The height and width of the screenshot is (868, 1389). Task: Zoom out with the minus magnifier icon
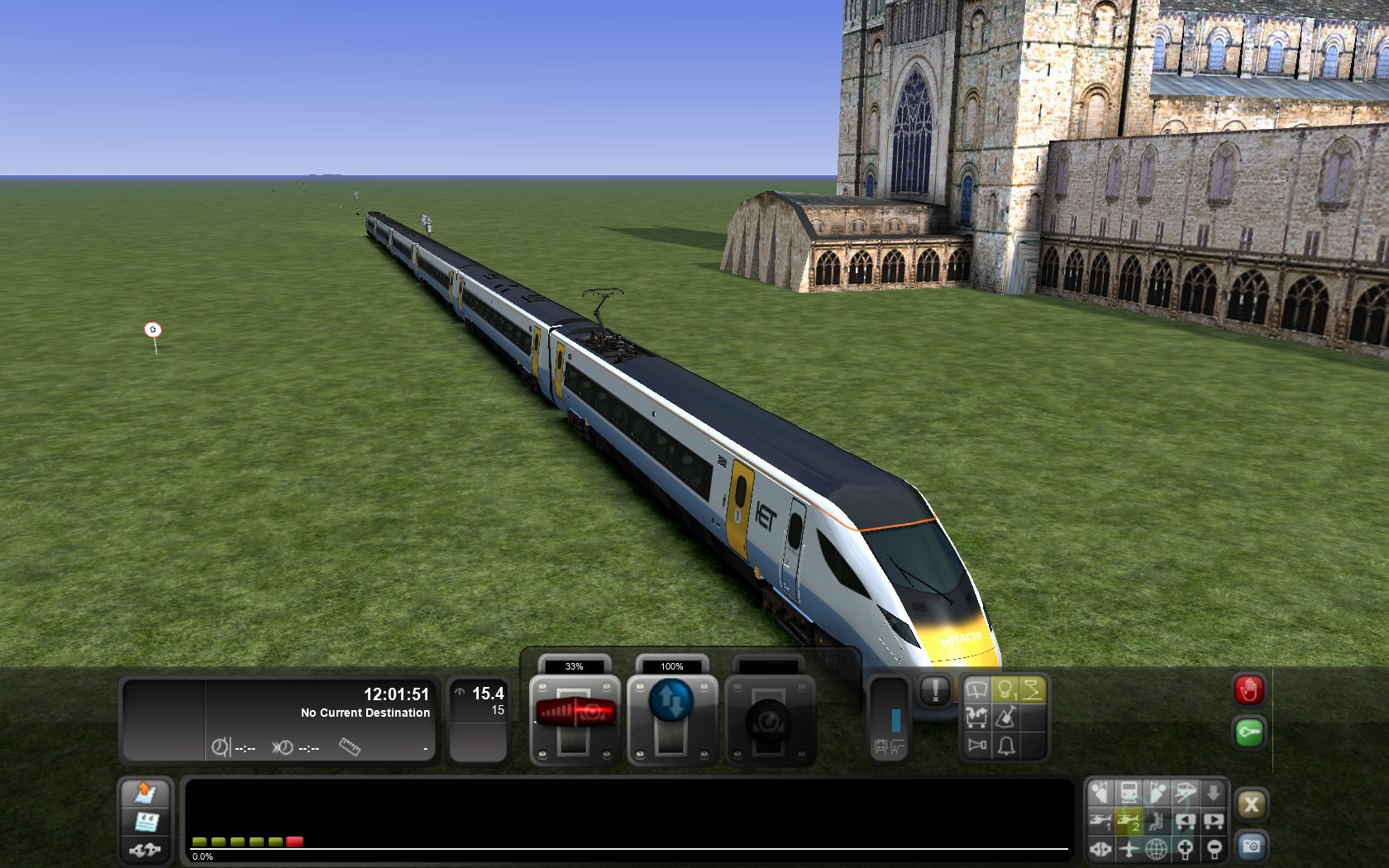1214,848
